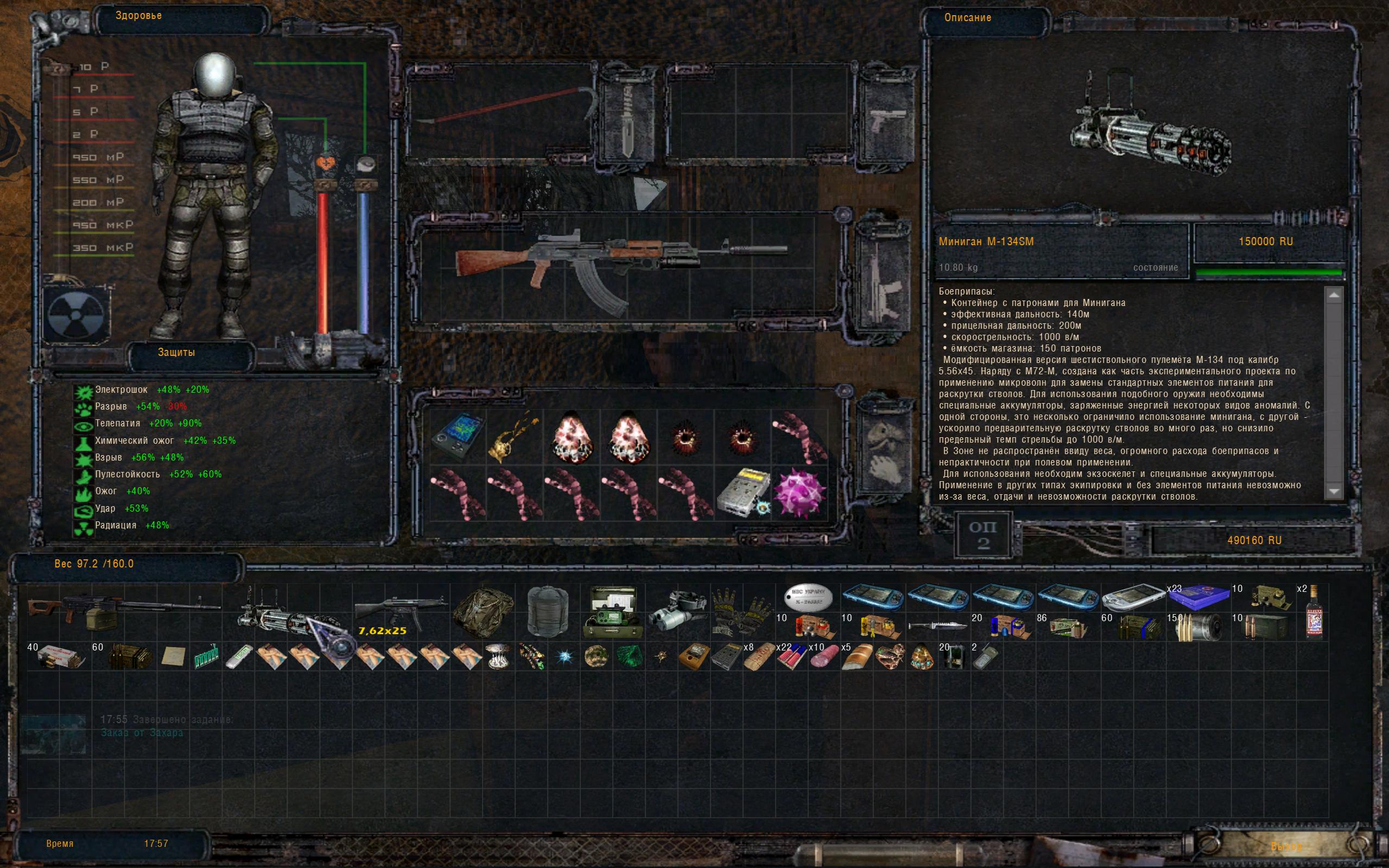The width and height of the screenshot is (1389, 868).
Task: Select the red crowbar in the melee slot
Action: coord(505,109)
